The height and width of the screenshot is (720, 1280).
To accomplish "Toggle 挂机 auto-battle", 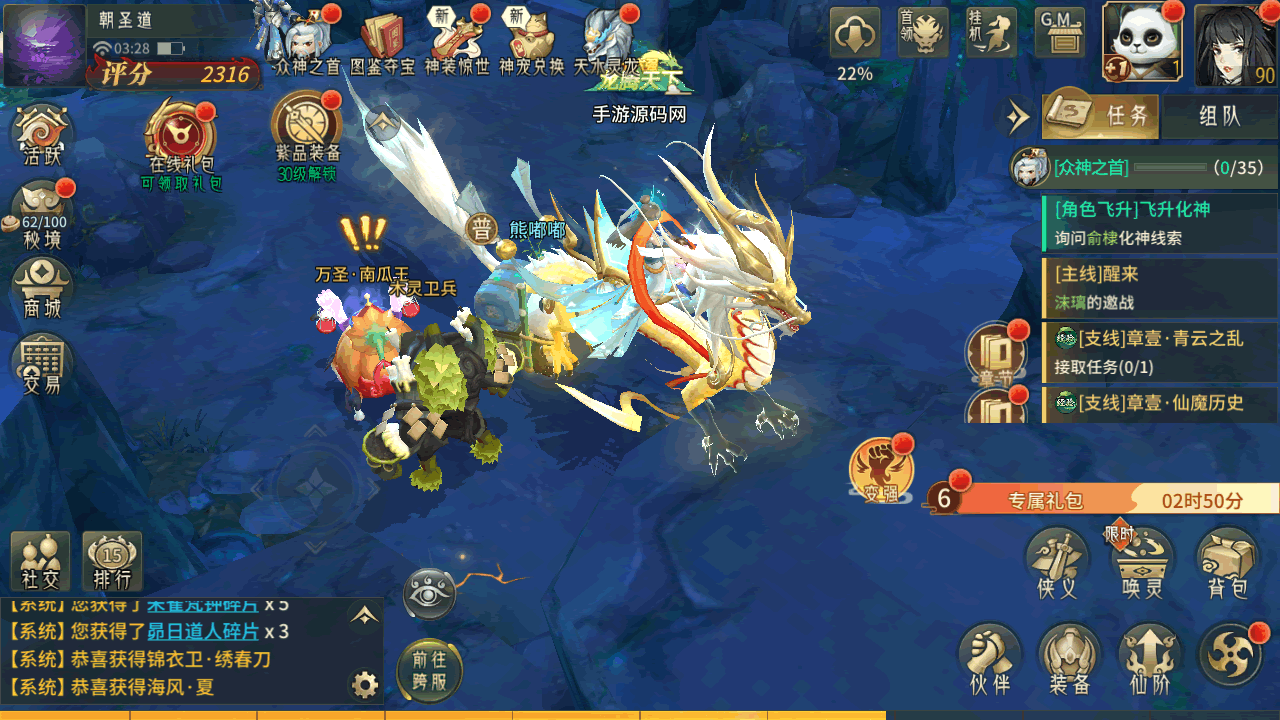I will point(990,34).
